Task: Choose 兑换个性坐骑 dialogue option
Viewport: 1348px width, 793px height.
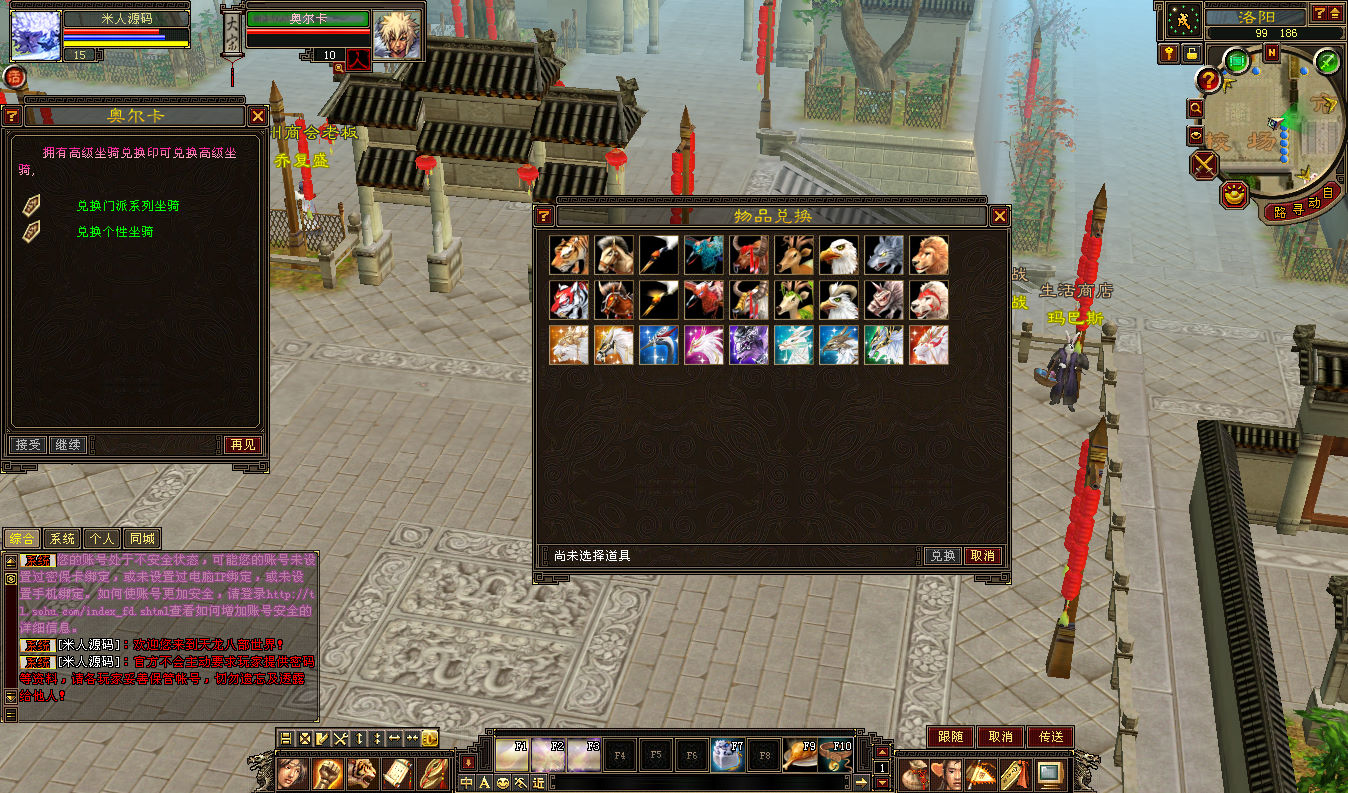Action: tap(115, 232)
